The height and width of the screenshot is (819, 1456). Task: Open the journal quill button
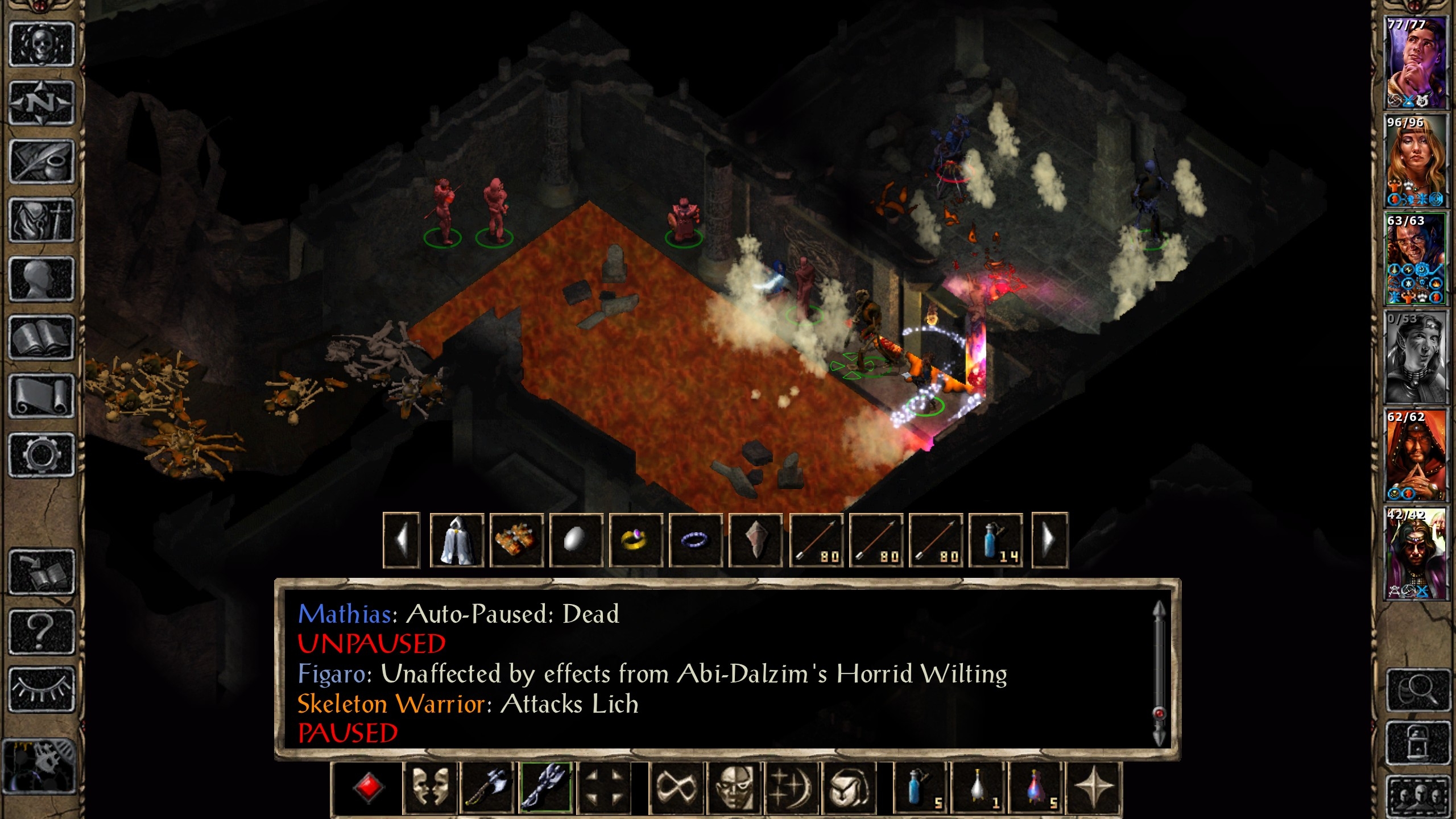(42, 162)
